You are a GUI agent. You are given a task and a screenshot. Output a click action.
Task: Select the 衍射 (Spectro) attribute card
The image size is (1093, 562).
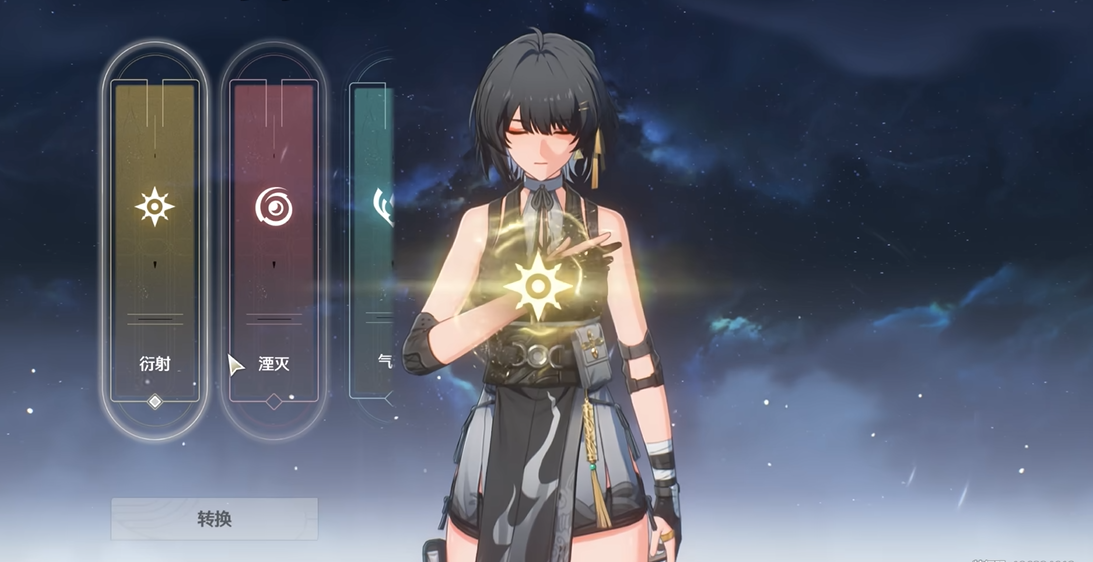[x=155, y=240]
